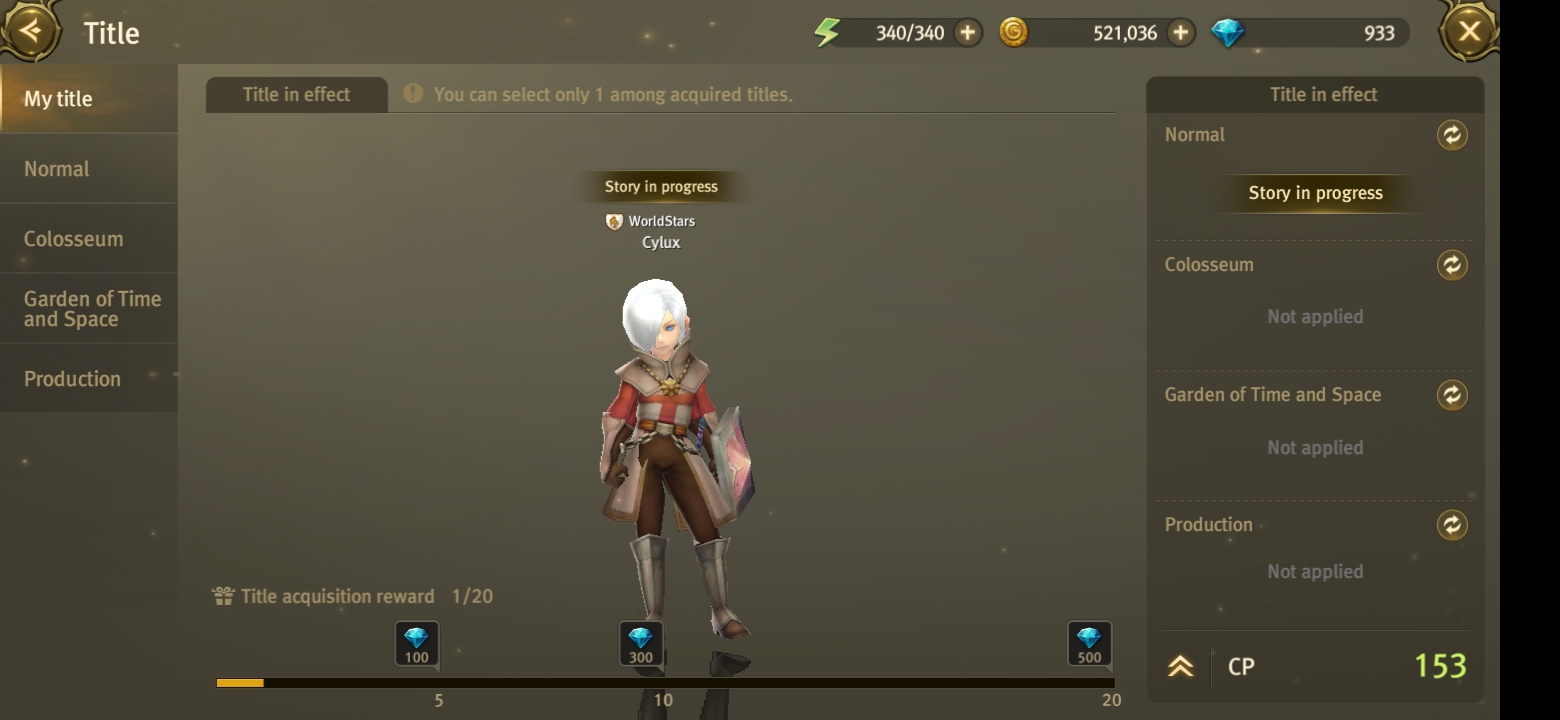Show Garden of Time and Space titles
Image resolution: width=1560 pixels, height=720 pixels.
pos(88,309)
